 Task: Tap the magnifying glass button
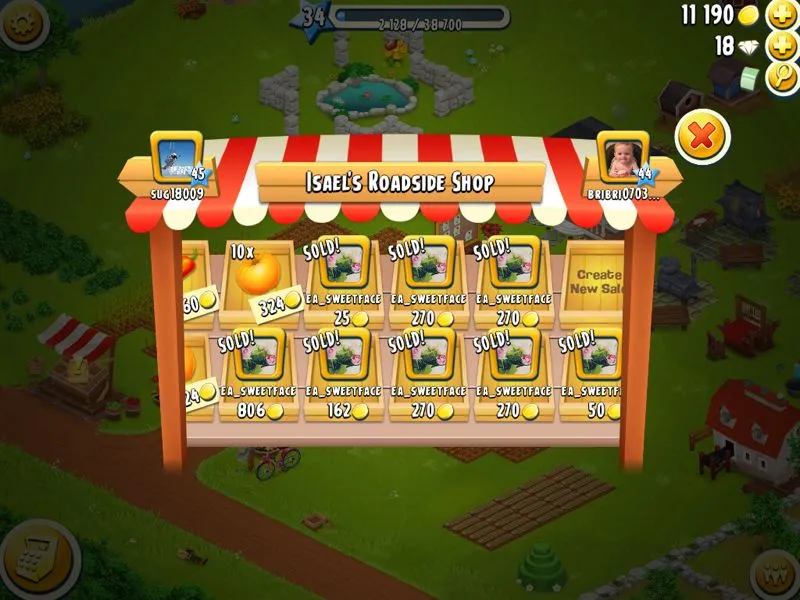click(x=780, y=77)
